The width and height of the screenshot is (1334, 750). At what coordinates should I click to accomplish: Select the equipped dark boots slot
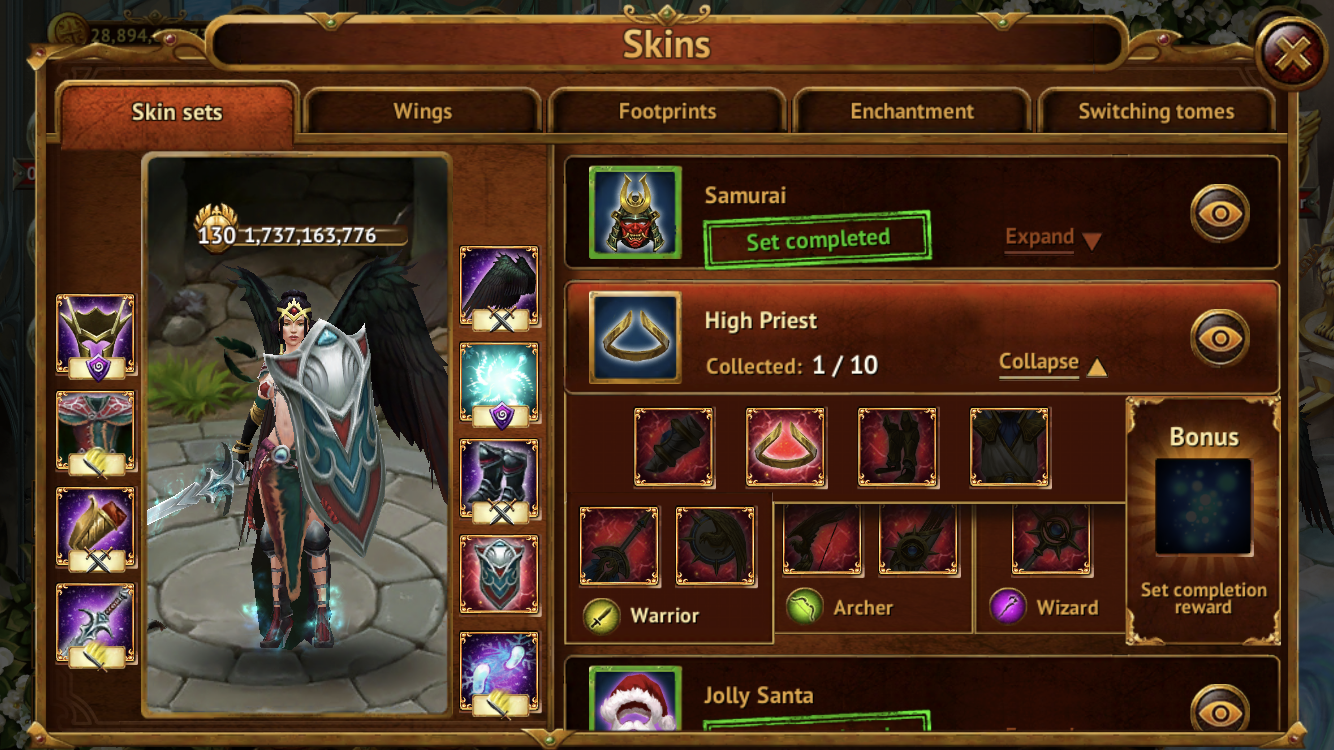pyautogui.click(x=499, y=478)
